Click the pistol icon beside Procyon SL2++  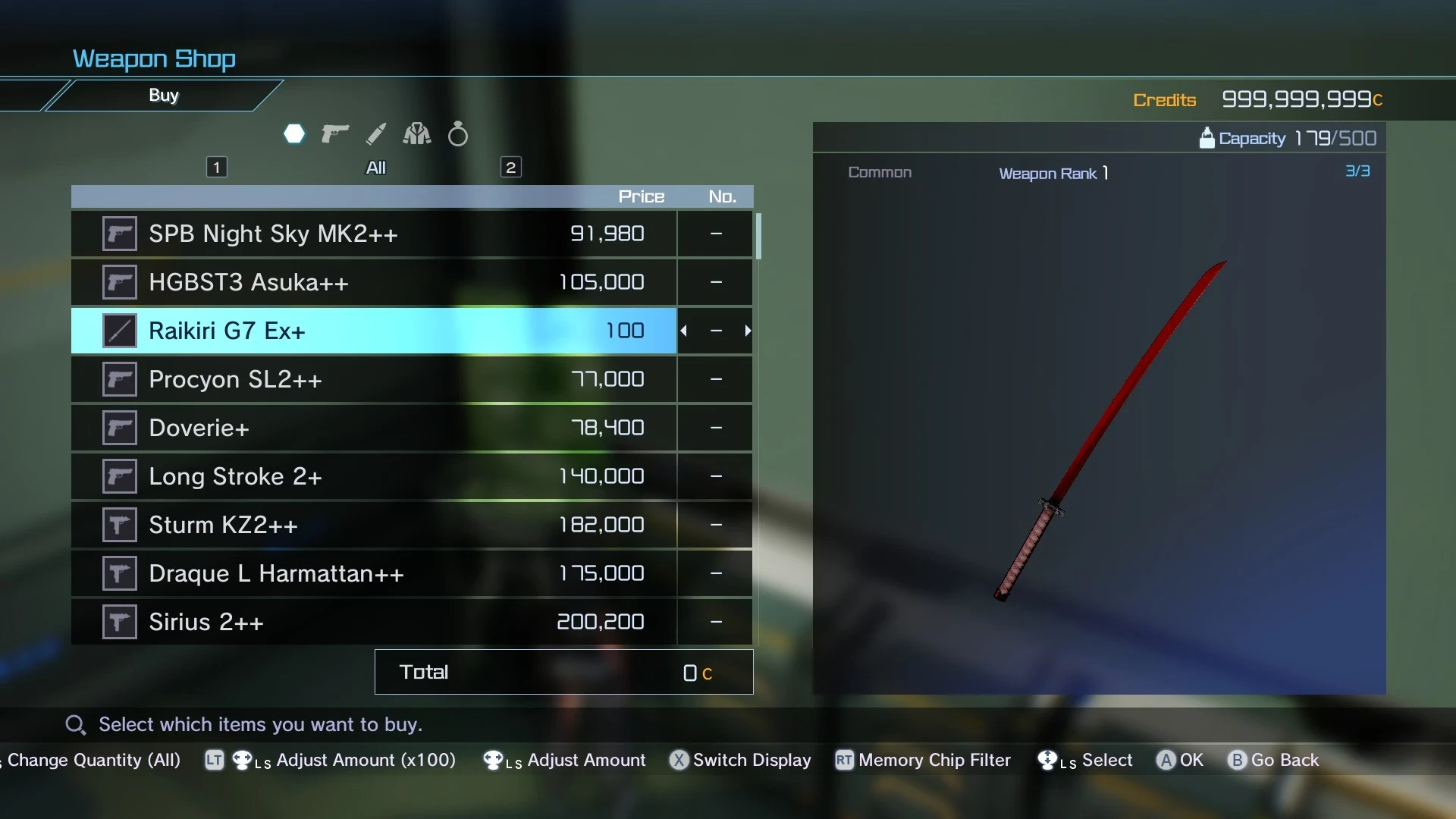point(118,378)
